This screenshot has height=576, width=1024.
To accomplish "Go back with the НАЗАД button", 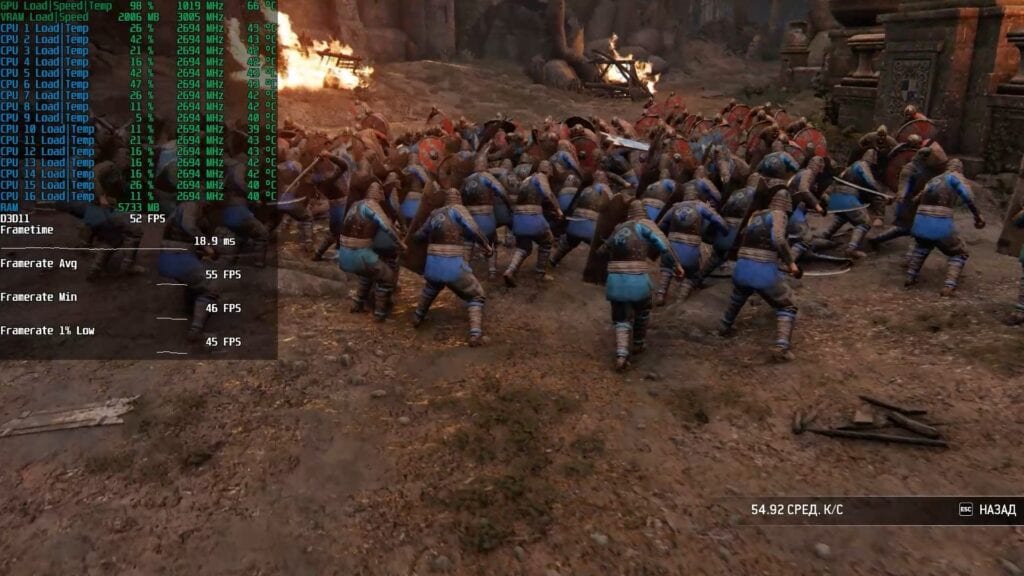I will pos(988,510).
